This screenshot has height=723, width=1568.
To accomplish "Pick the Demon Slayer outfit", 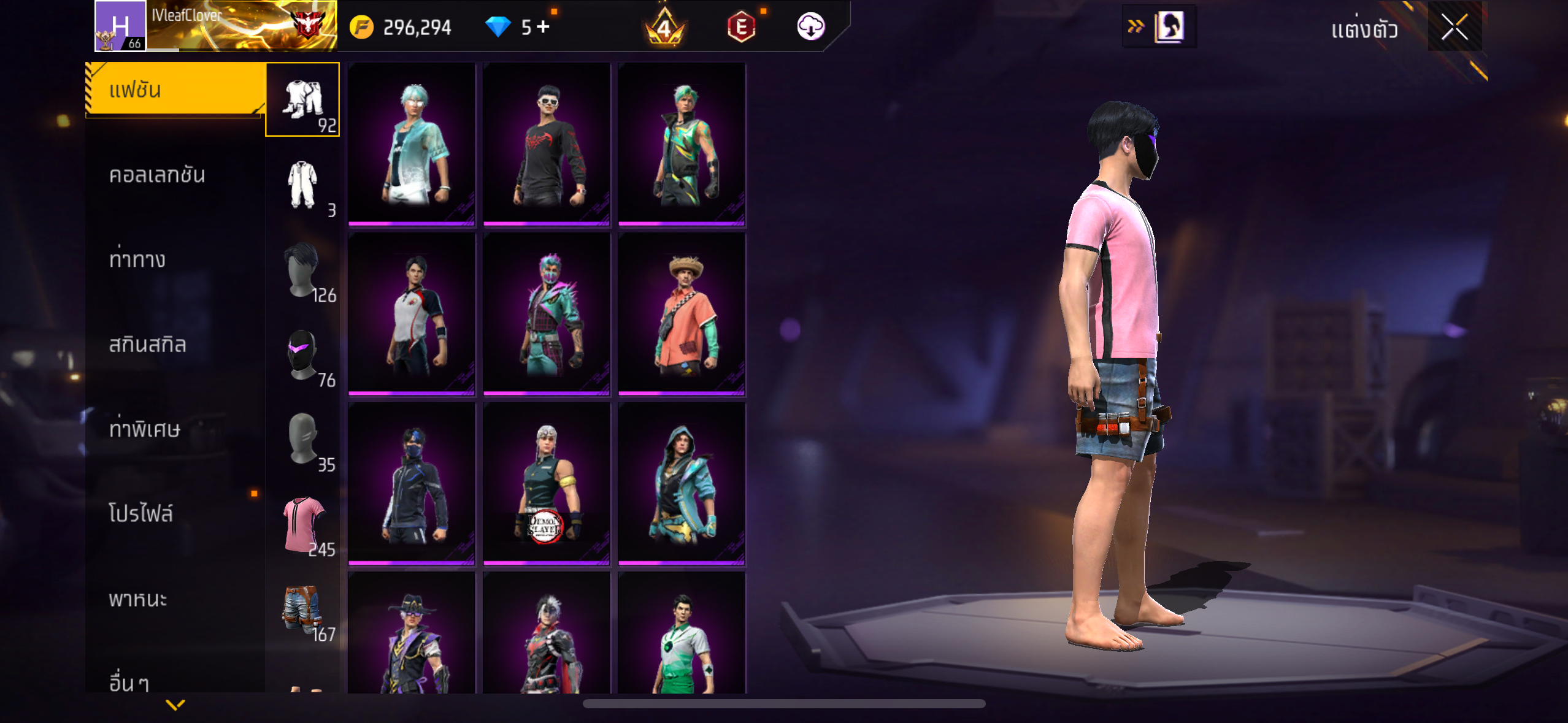I will 547,483.
